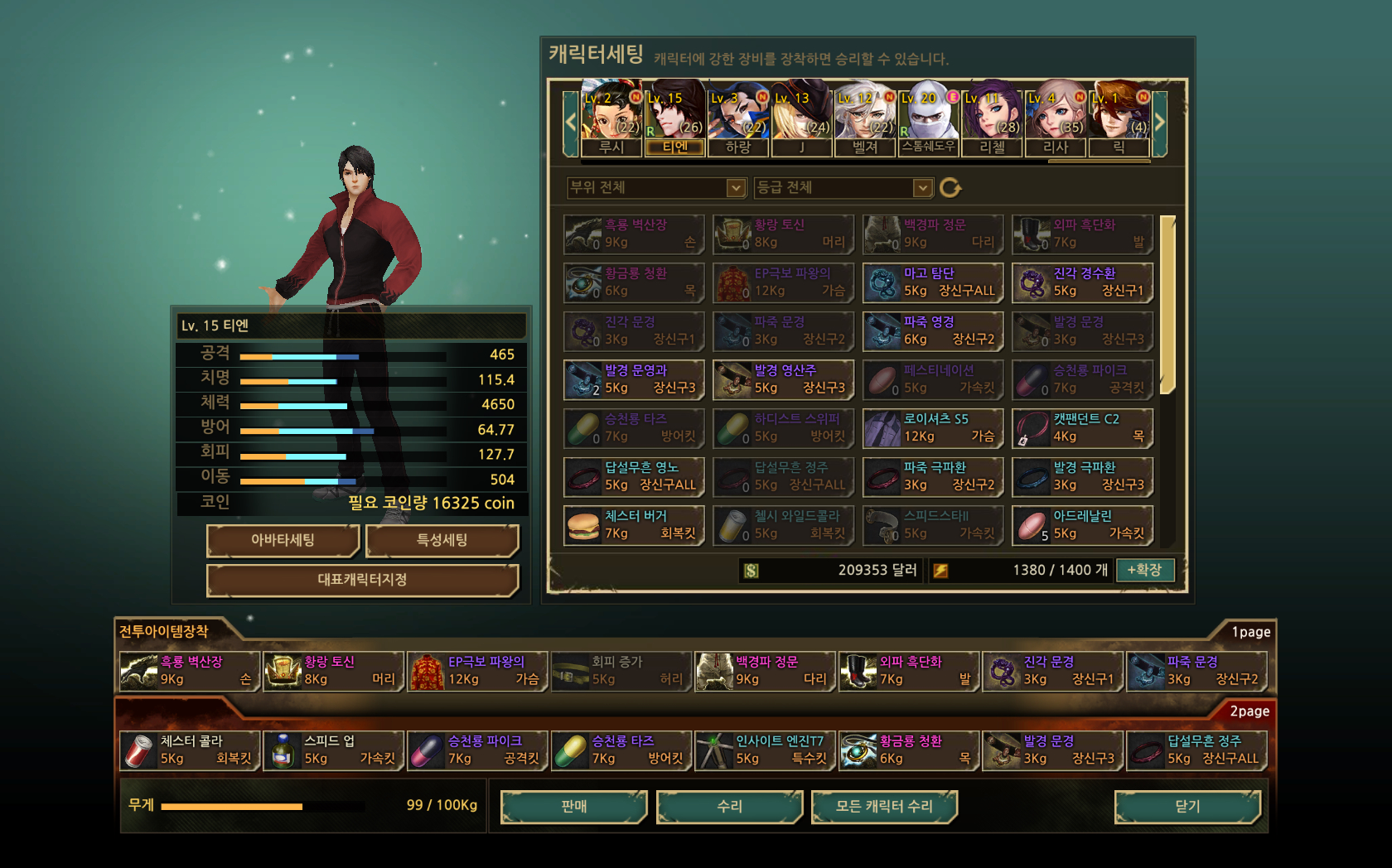Repair all characters with 모든 캐릭터 수리

point(884,806)
